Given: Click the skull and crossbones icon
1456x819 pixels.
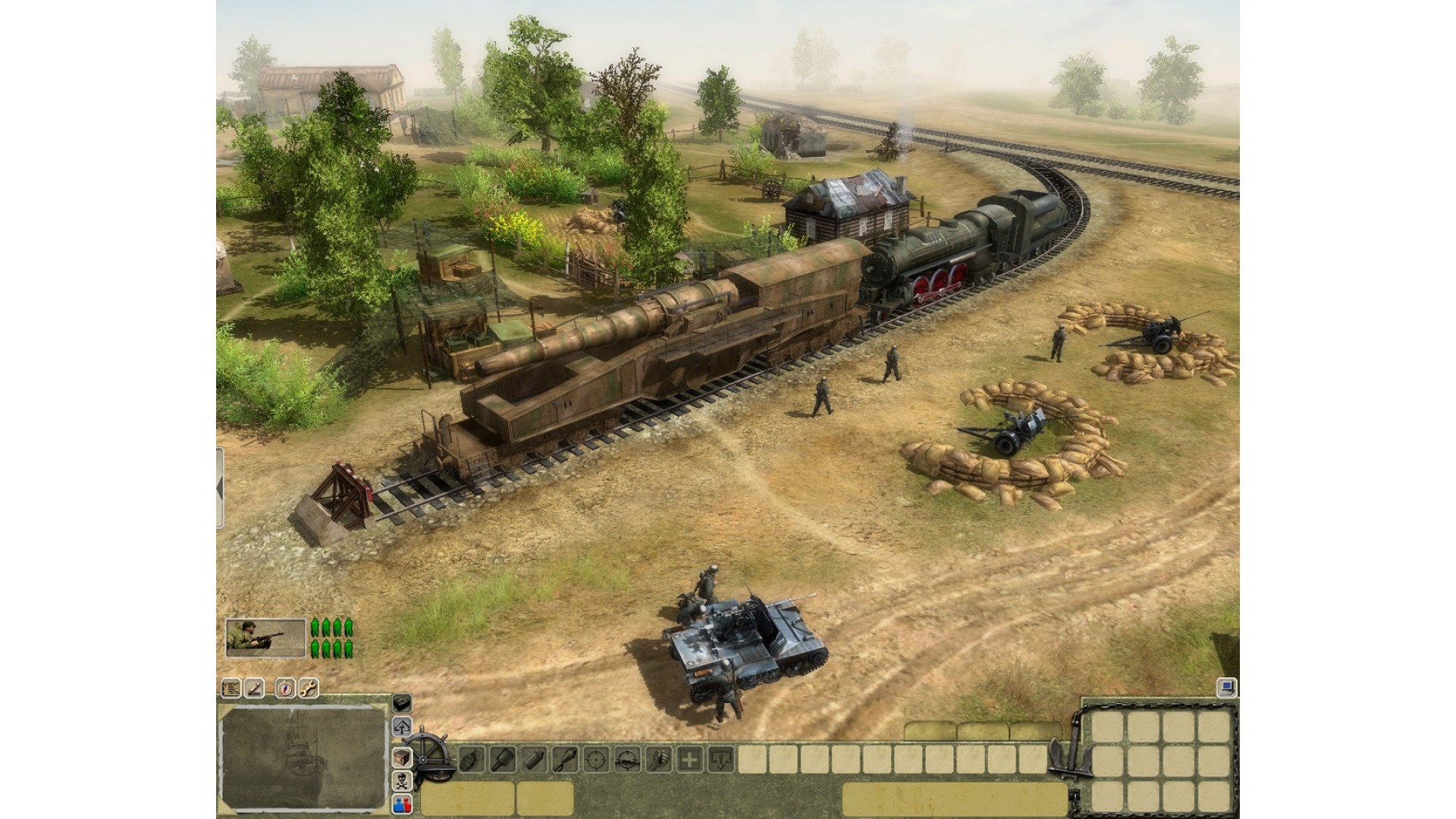Looking at the screenshot, I should tap(401, 781).
